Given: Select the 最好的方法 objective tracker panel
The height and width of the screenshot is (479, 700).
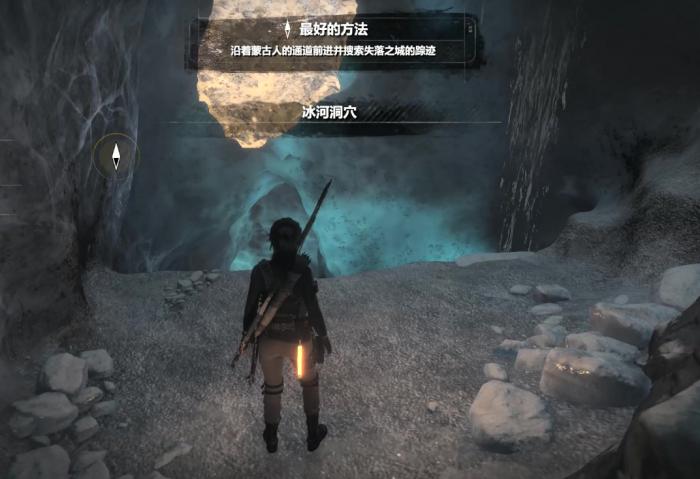Looking at the screenshot, I should pos(335,40).
